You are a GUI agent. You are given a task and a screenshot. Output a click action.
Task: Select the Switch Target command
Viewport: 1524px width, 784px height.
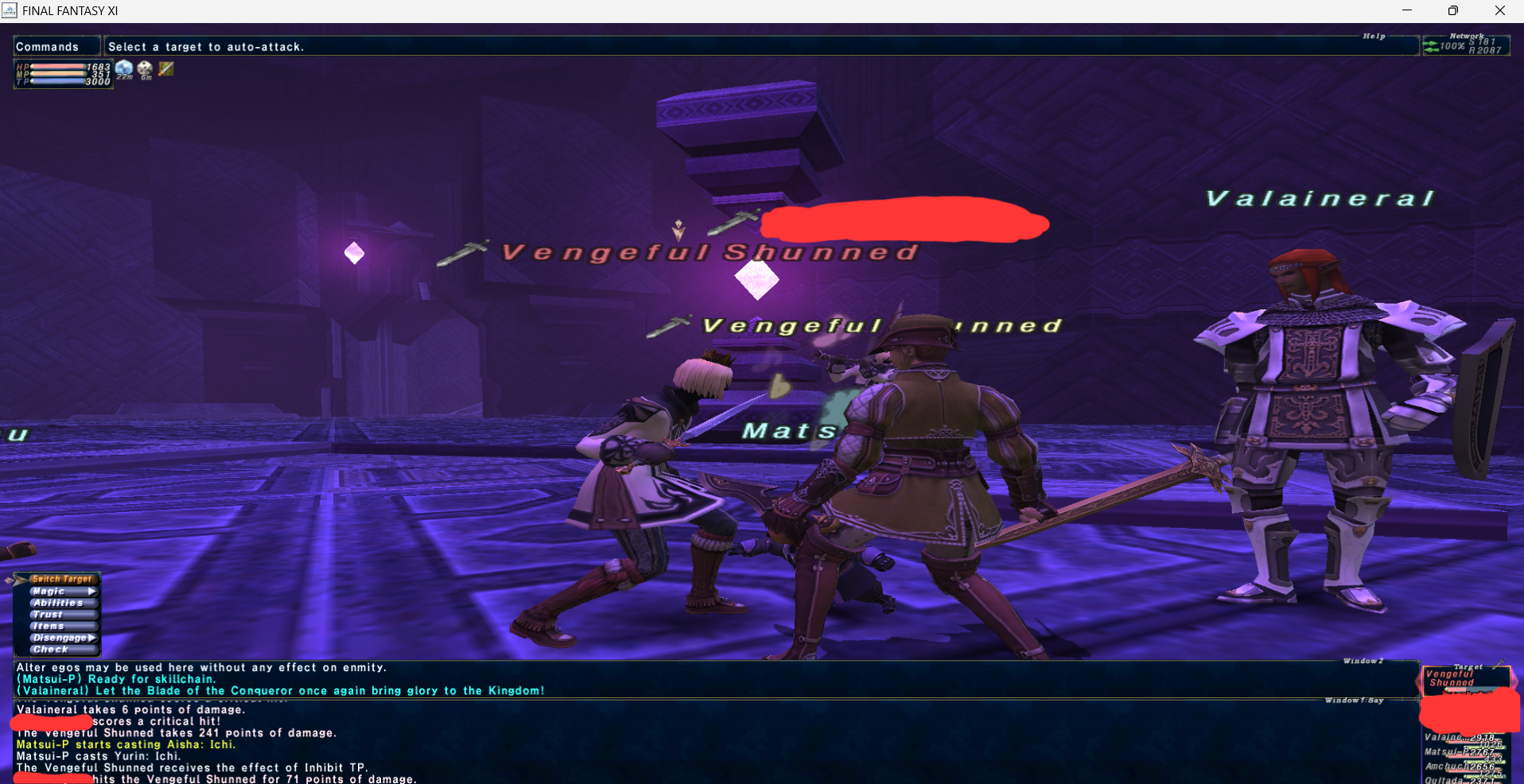click(61, 579)
